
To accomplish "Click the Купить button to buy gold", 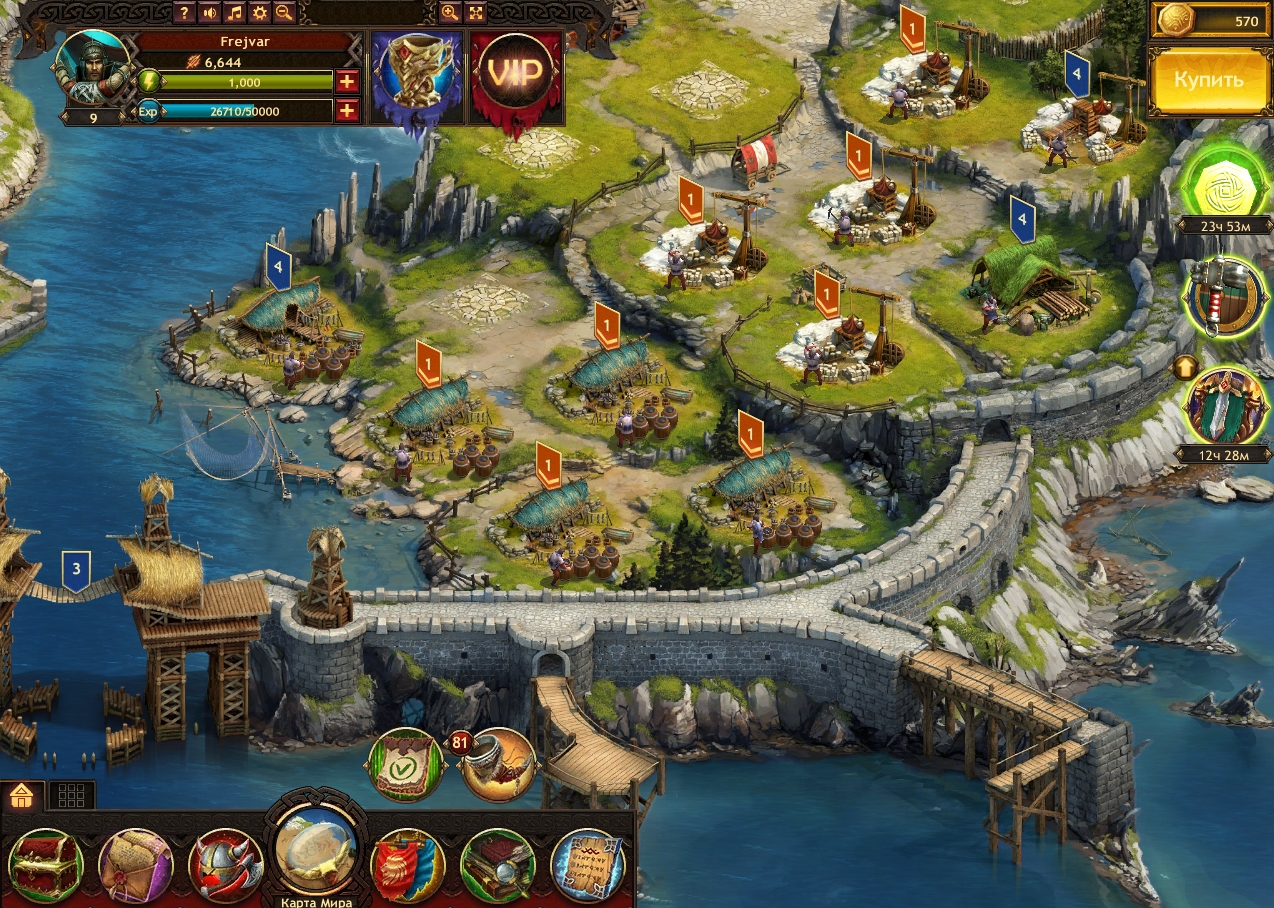I will (x=1208, y=80).
